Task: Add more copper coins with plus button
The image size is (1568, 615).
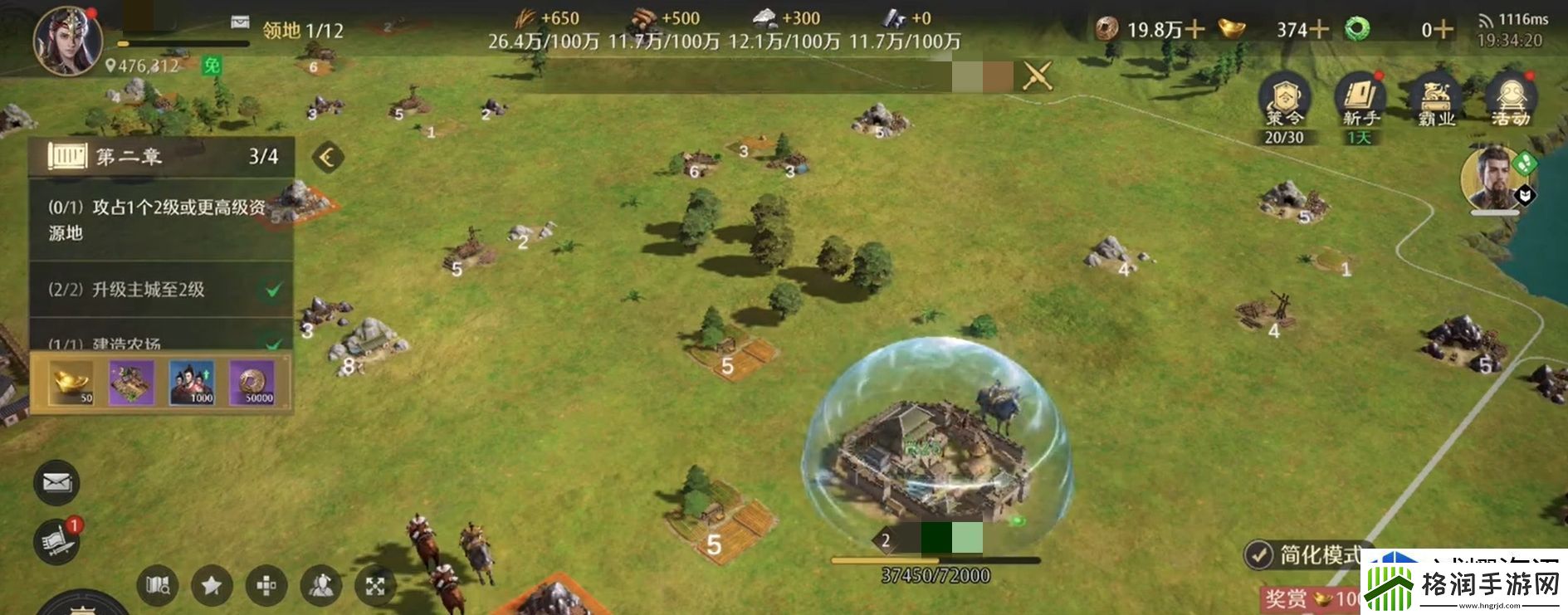Action: (x=1194, y=30)
